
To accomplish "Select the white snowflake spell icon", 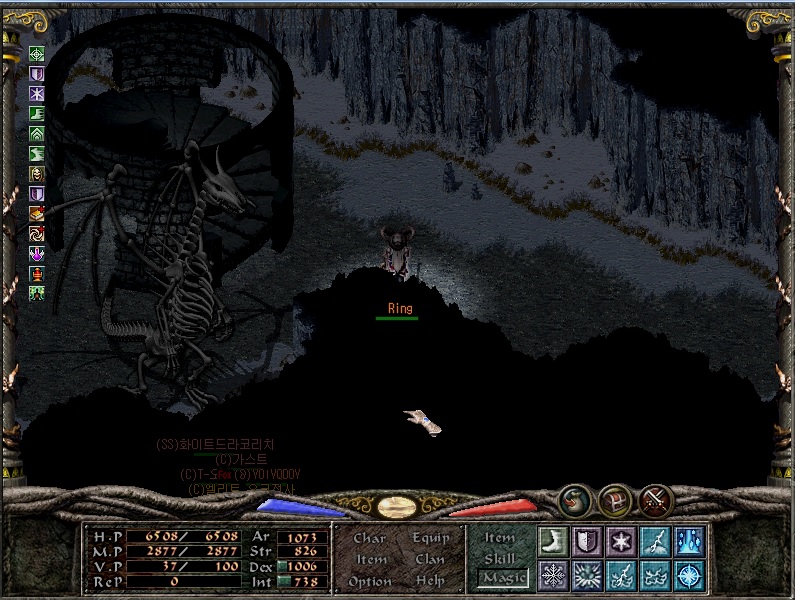I will 554,575.
